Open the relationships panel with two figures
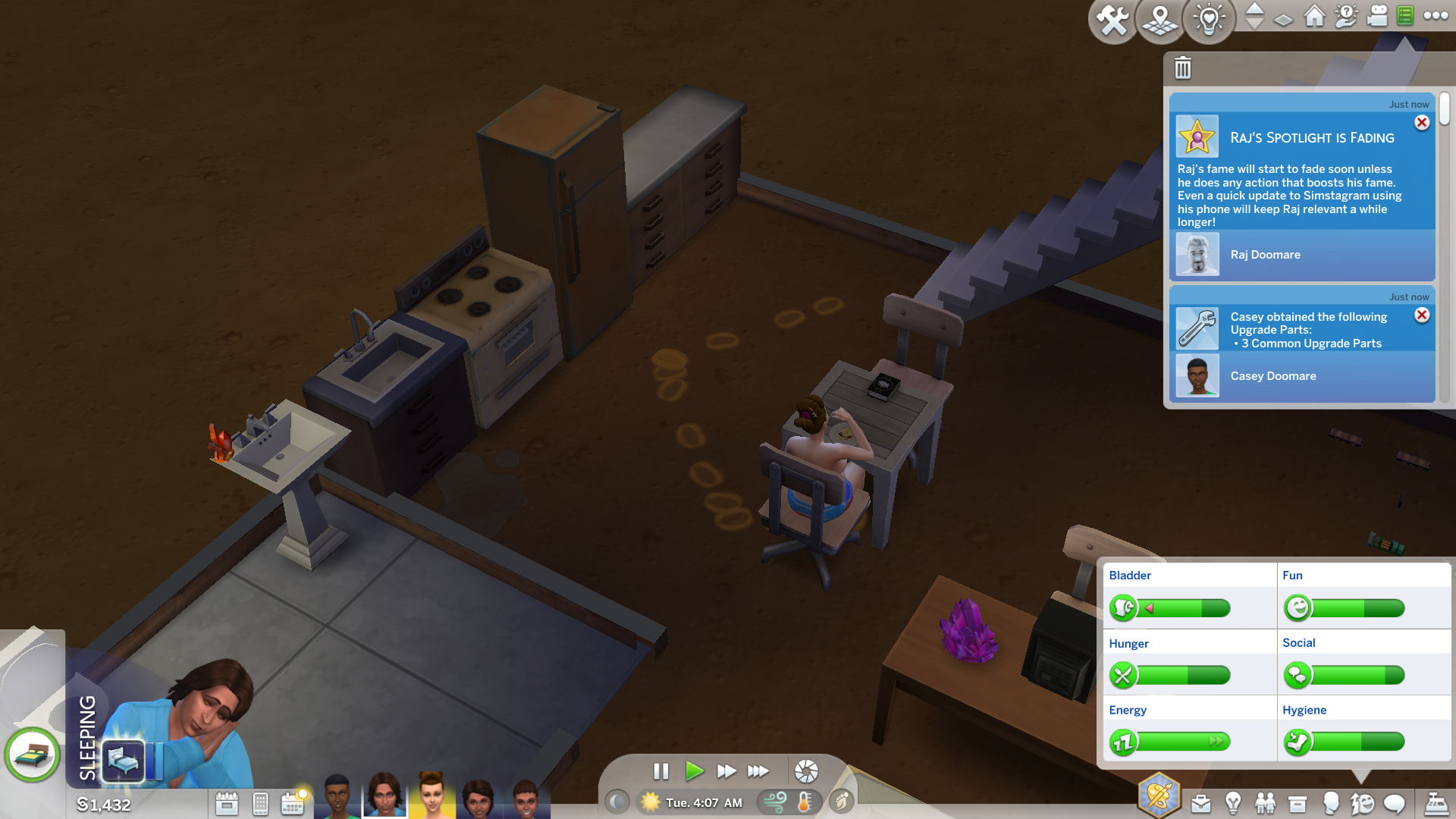1456x819 pixels. point(1265,803)
